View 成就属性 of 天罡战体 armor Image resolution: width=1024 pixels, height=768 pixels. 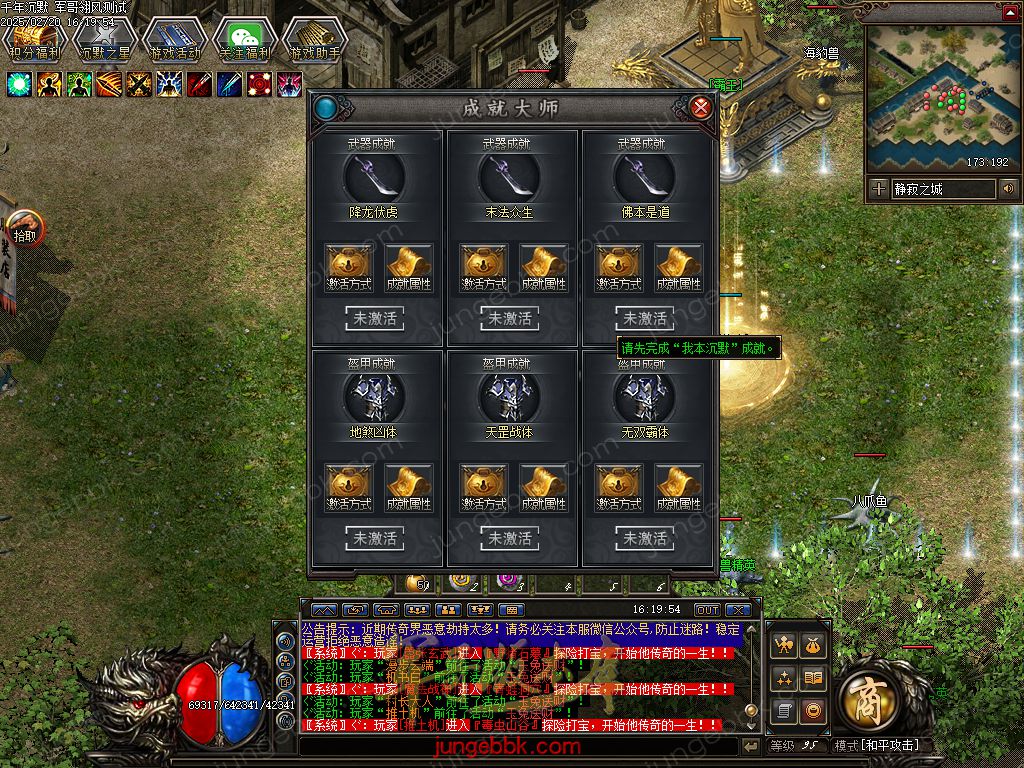coord(544,488)
